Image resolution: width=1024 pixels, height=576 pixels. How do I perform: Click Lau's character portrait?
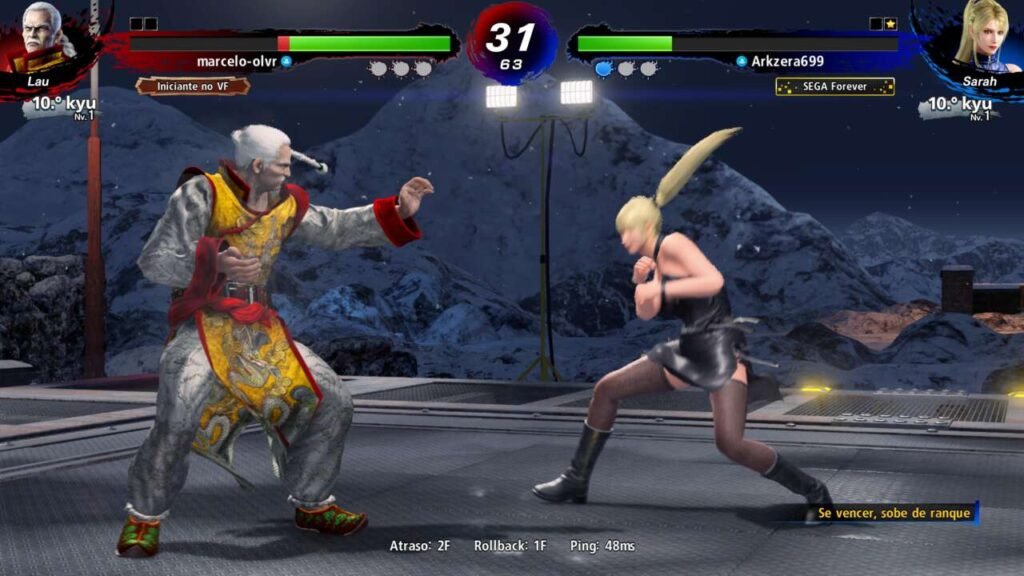(x=44, y=40)
